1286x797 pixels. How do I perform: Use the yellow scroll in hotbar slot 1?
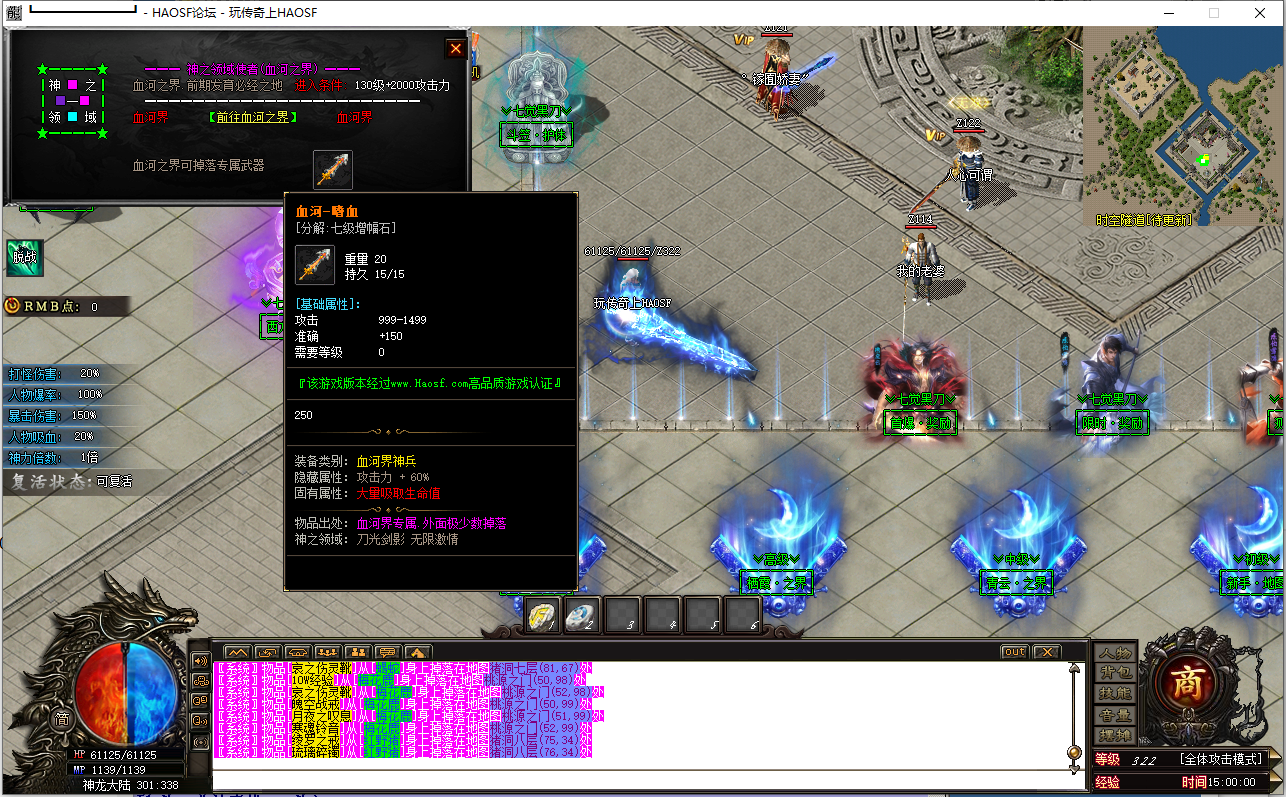pos(544,617)
